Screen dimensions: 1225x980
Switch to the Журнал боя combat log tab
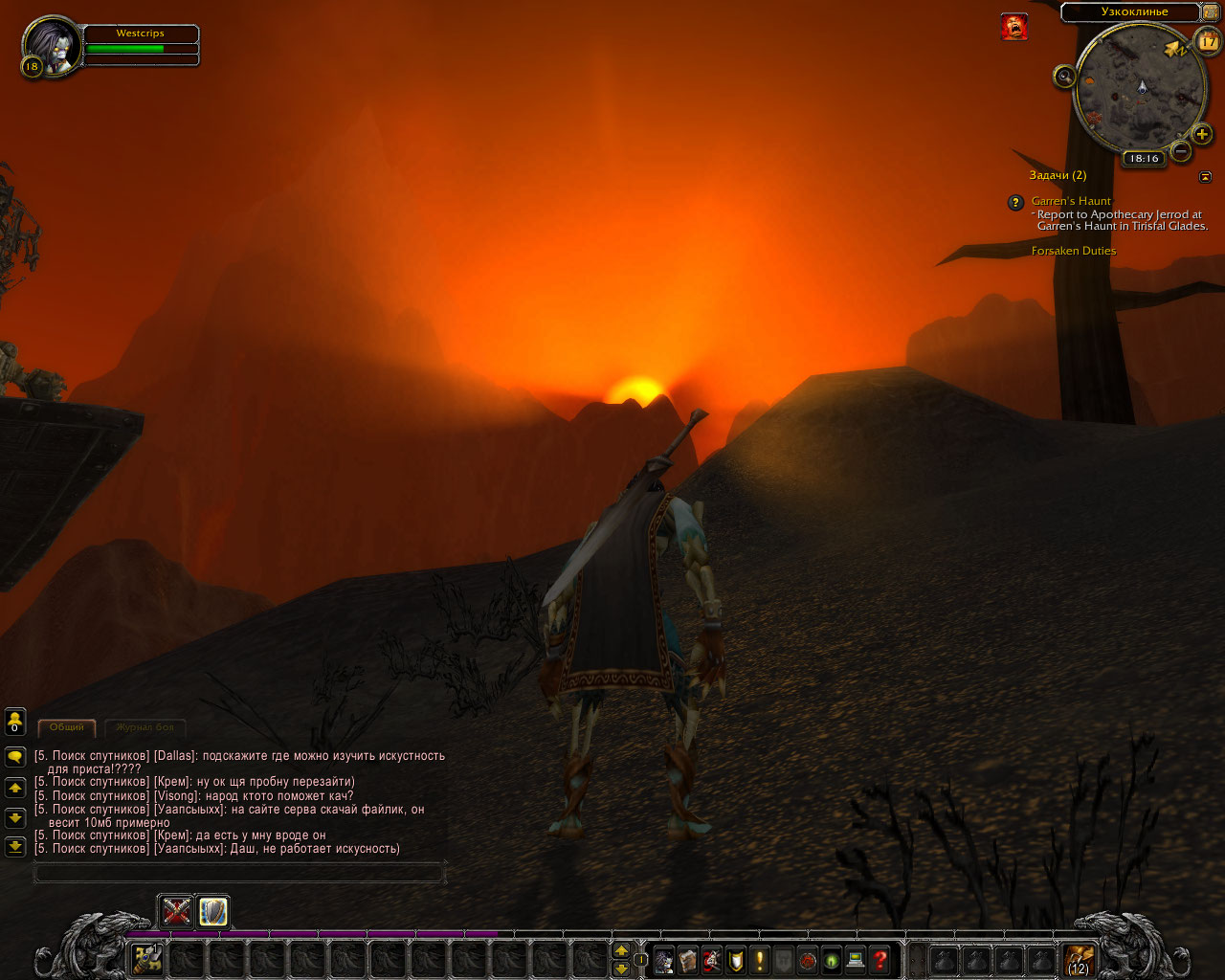click(145, 727)
